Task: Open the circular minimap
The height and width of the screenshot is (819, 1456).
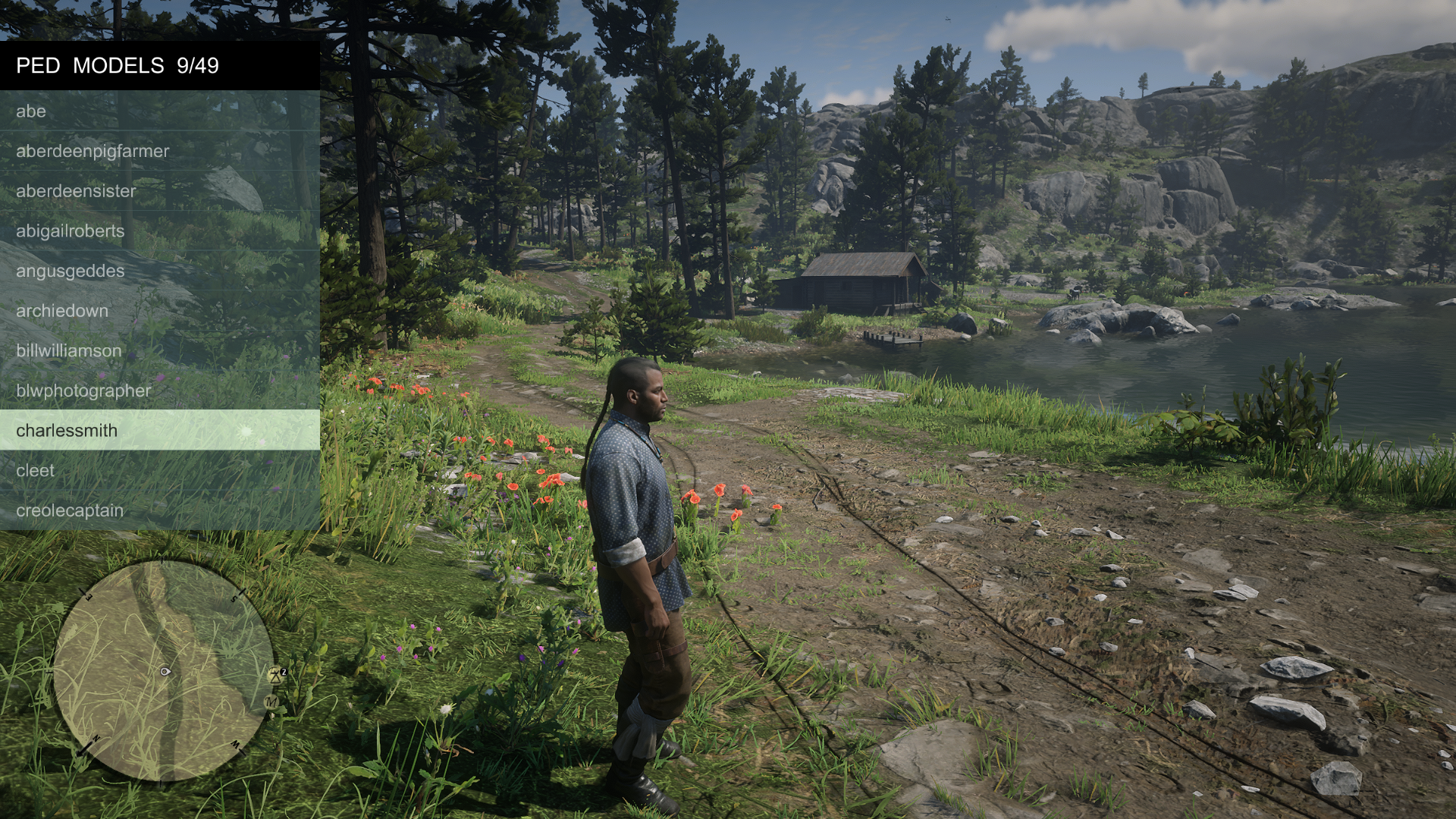Action: 164,671
